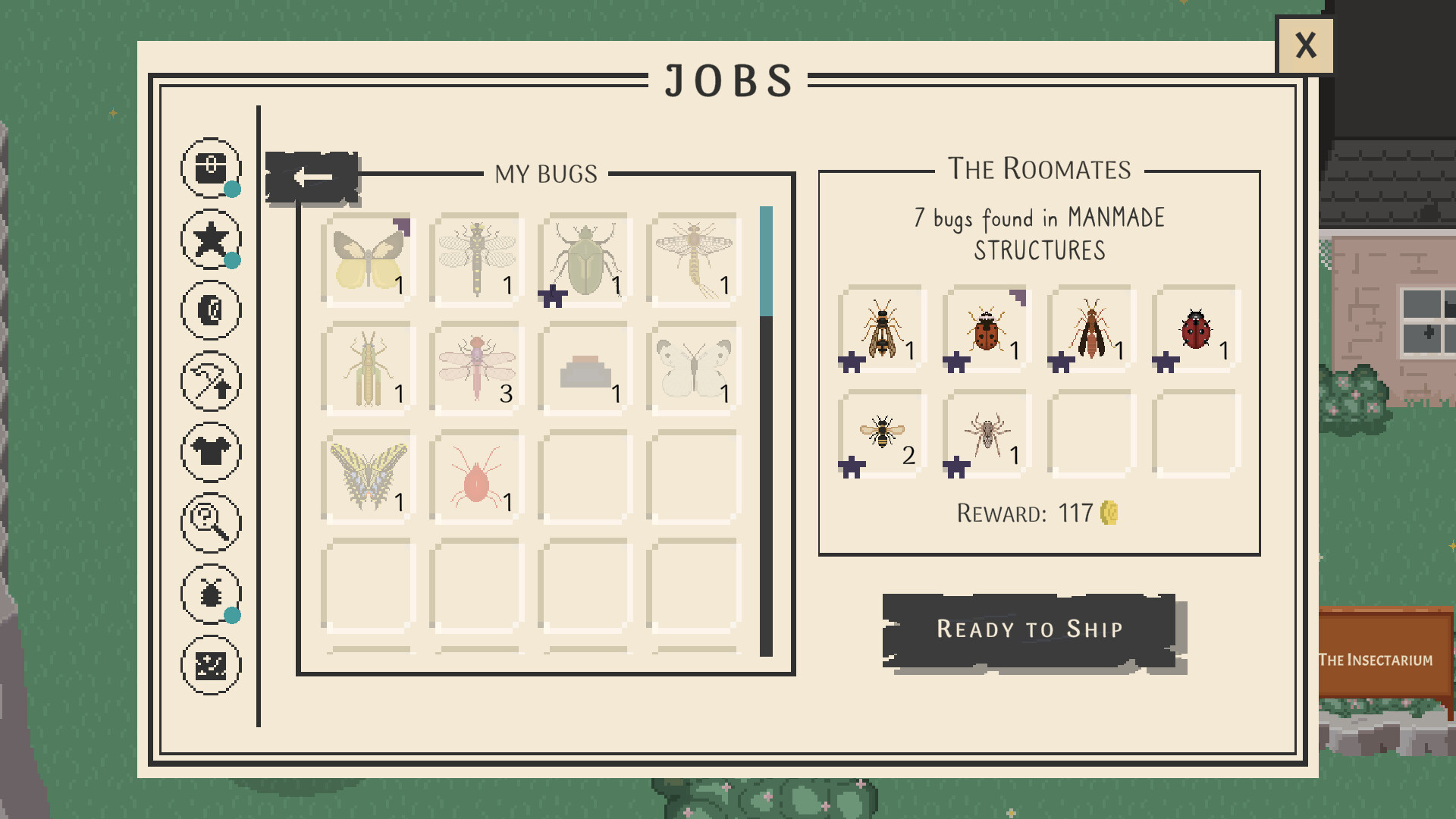This screenshot has height=819, width=1456.
Task: View the coin currency panel
Action: (x=211, y=309)
